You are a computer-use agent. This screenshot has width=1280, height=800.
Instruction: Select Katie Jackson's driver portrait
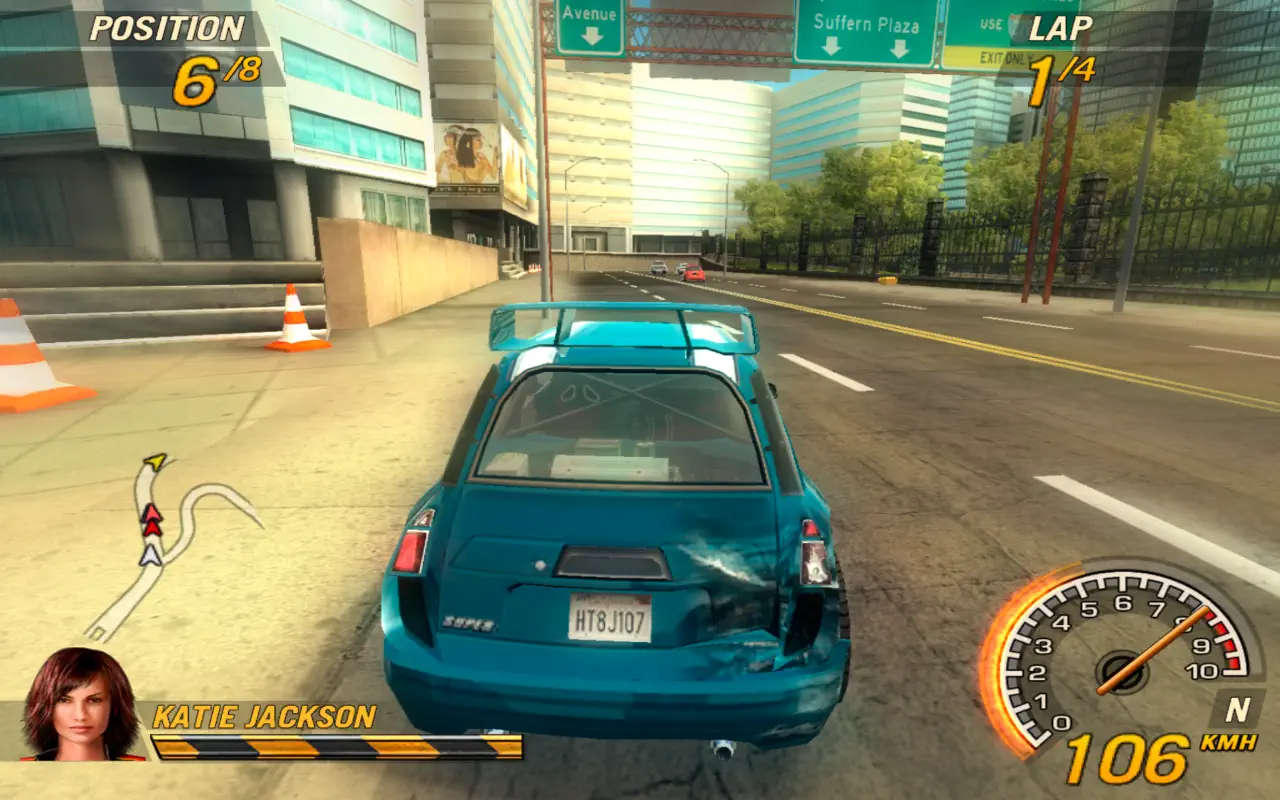click(82, 705)
